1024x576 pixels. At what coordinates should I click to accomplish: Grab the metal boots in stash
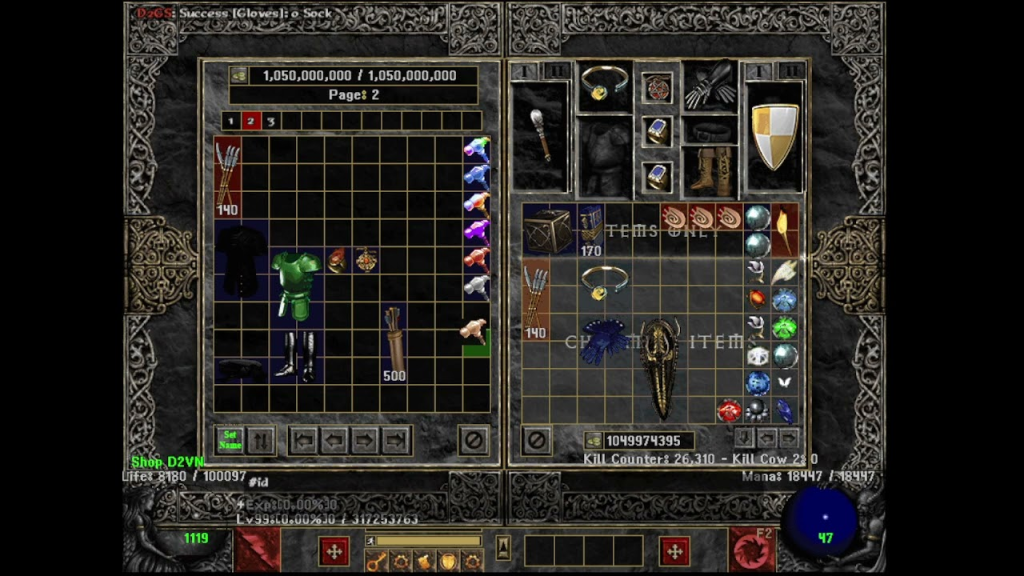(x=295, y=354)
